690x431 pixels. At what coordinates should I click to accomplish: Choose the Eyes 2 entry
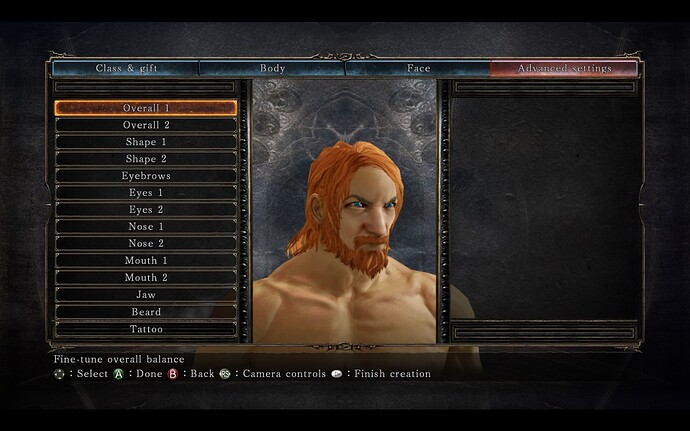point(146,210)
